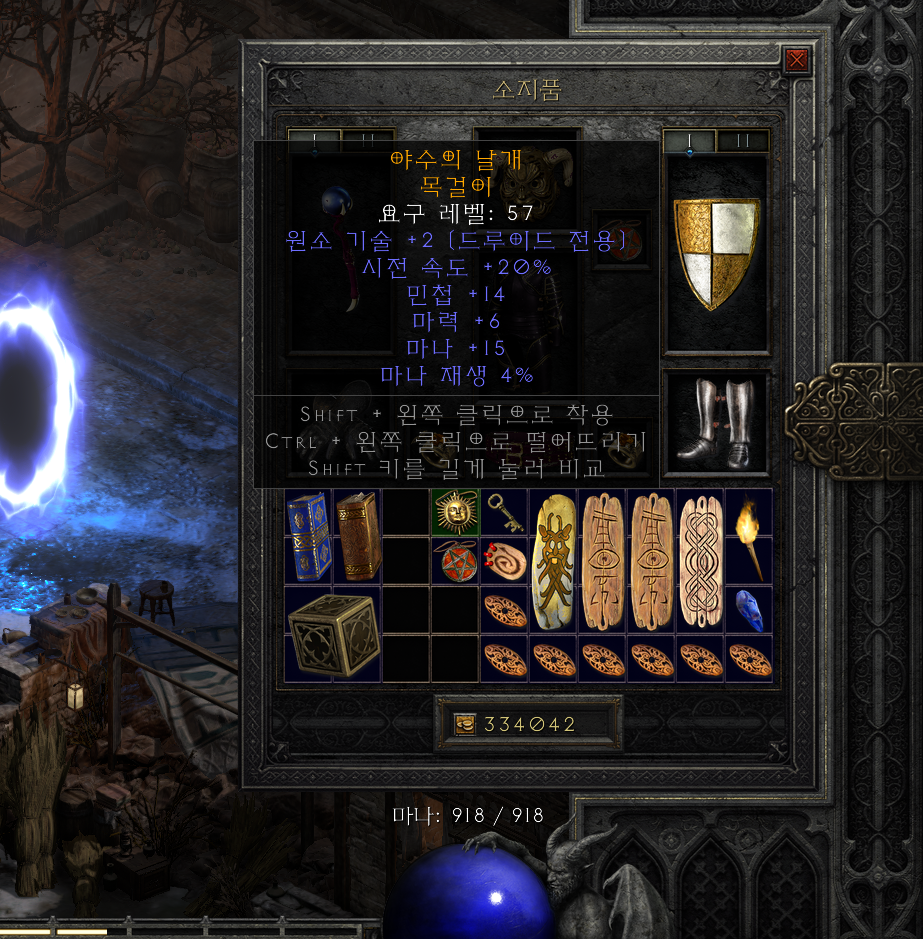Select the knot-pattern grand charm
923x939 pixels.
click(700, 560)
